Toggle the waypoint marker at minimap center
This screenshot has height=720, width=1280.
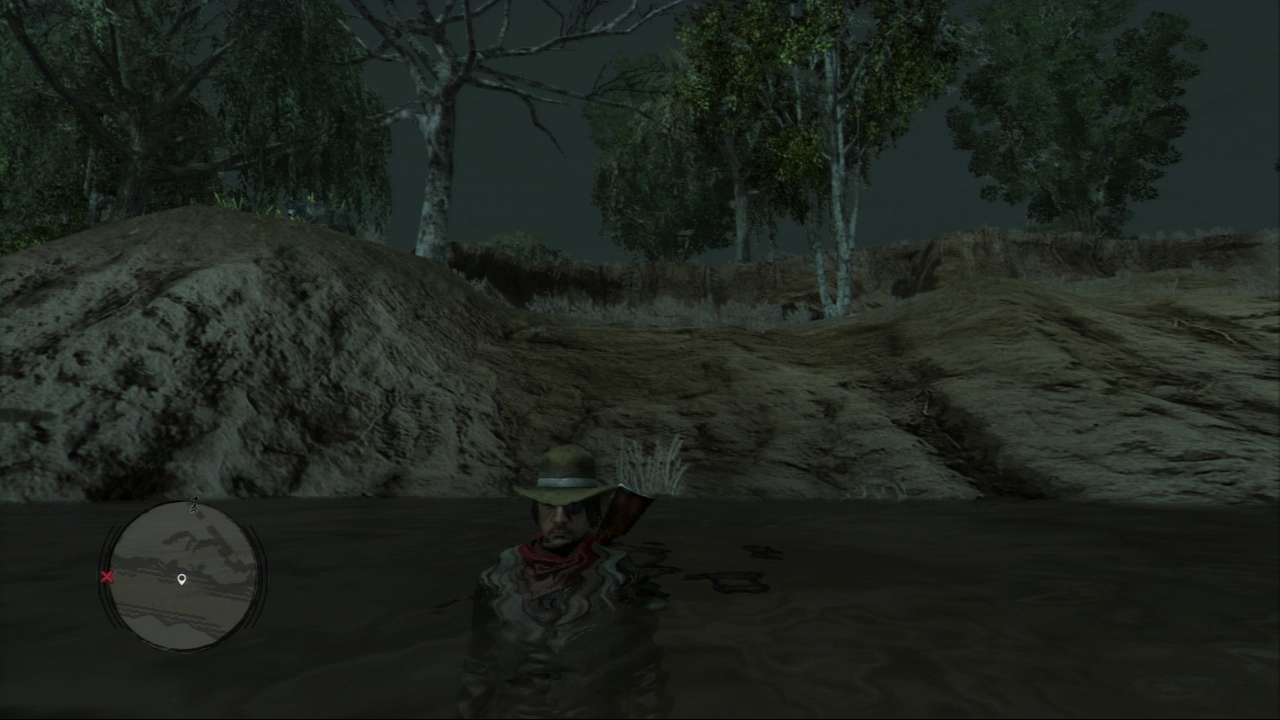click(181, 578)
